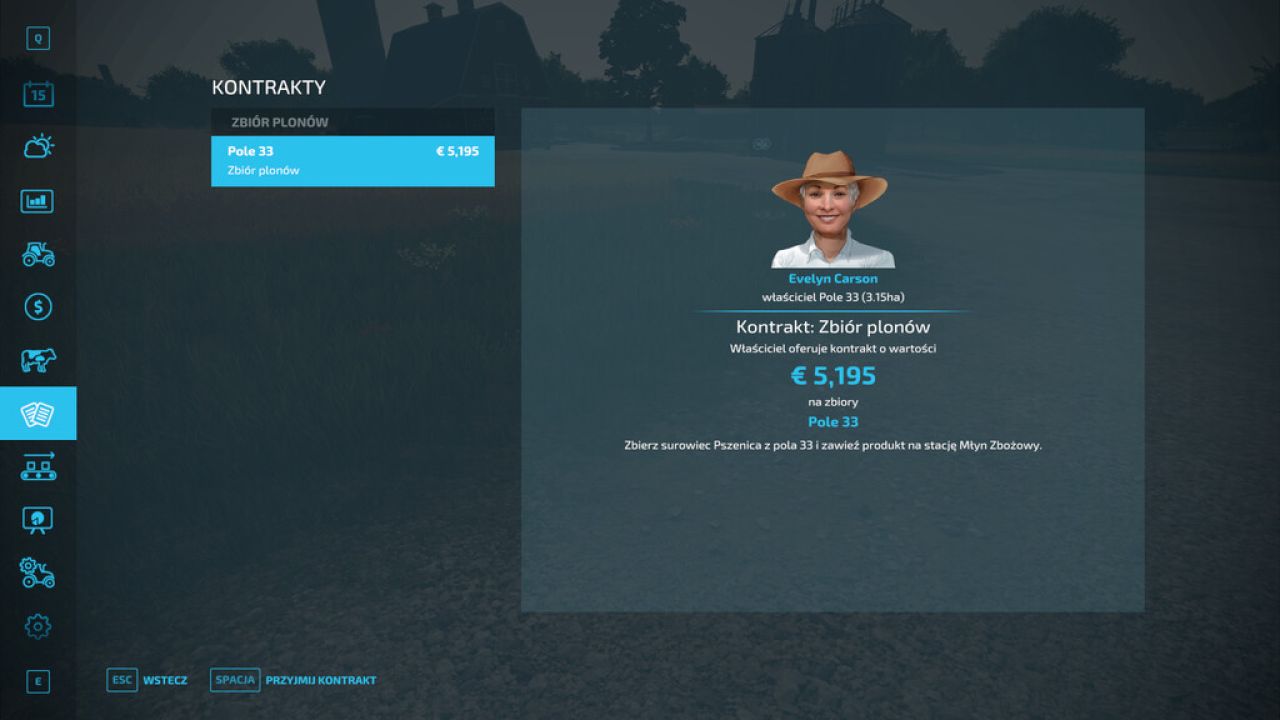Go back with the Wstecz button
This screenshot has width=1280, height=720.
click(147, 680)
